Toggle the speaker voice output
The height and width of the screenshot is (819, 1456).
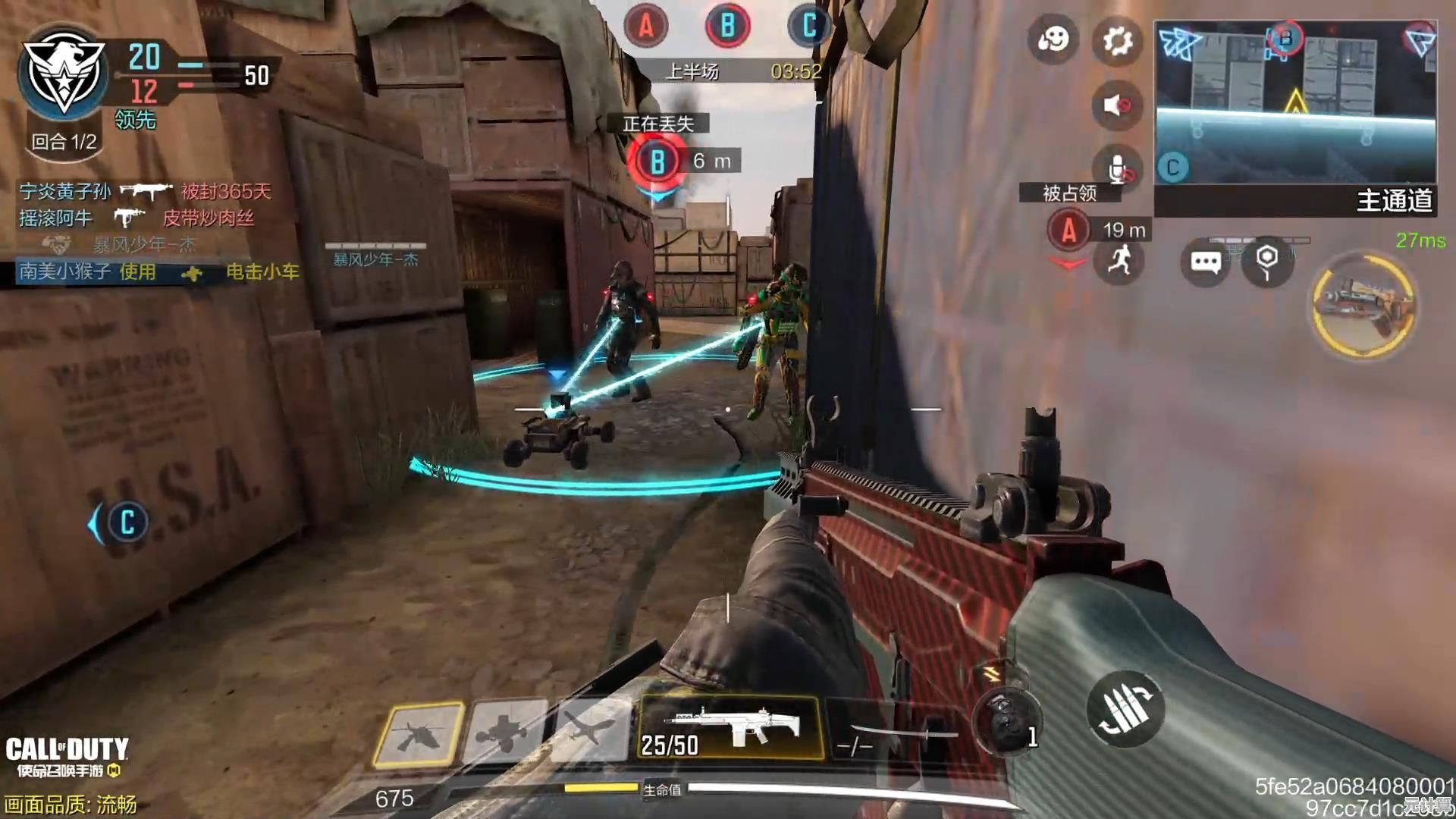pyautogui.click(x=1117, y=105)
